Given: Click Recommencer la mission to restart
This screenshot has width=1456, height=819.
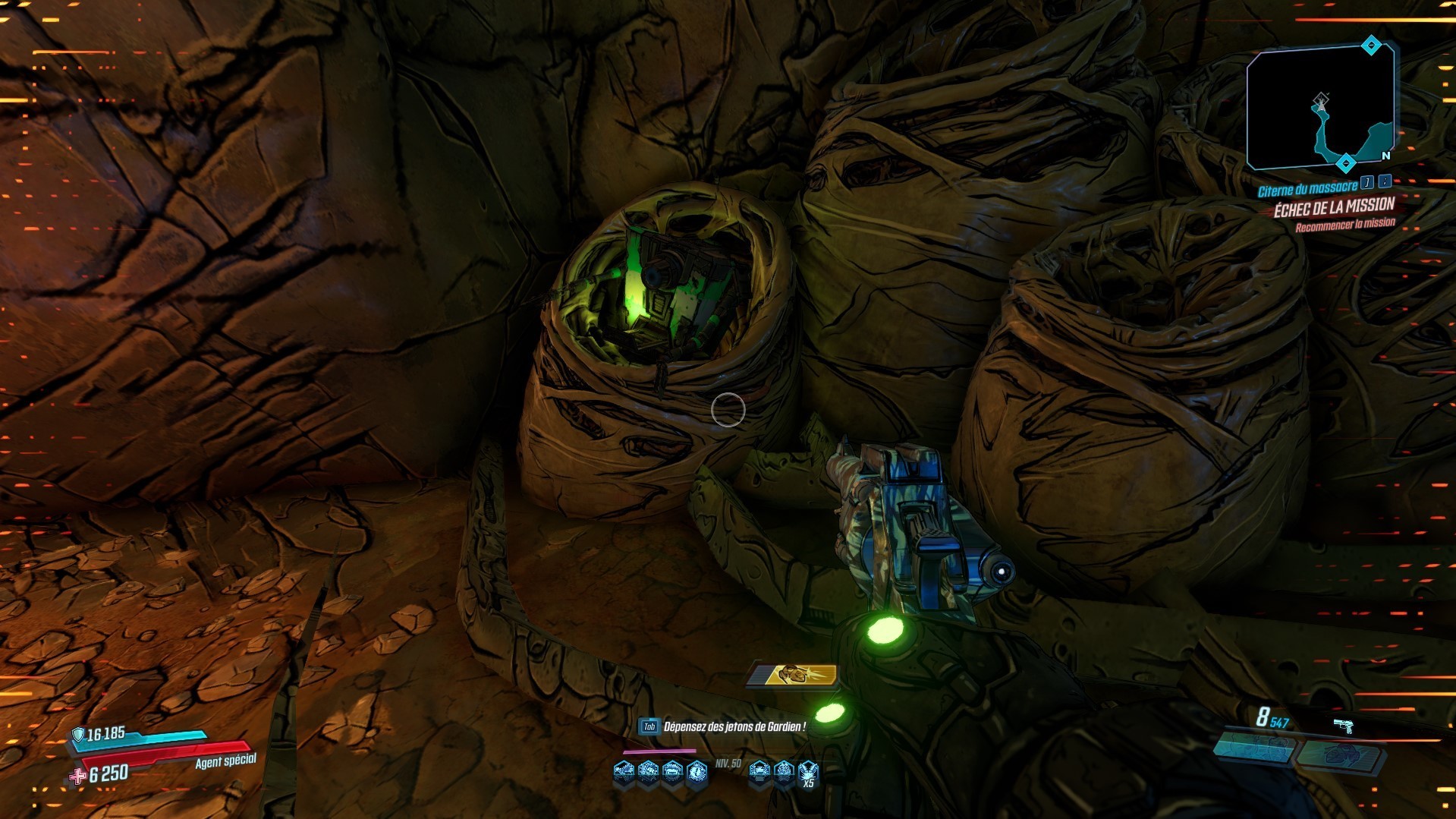Looking at the screenshot, I should coord(1346,225).
